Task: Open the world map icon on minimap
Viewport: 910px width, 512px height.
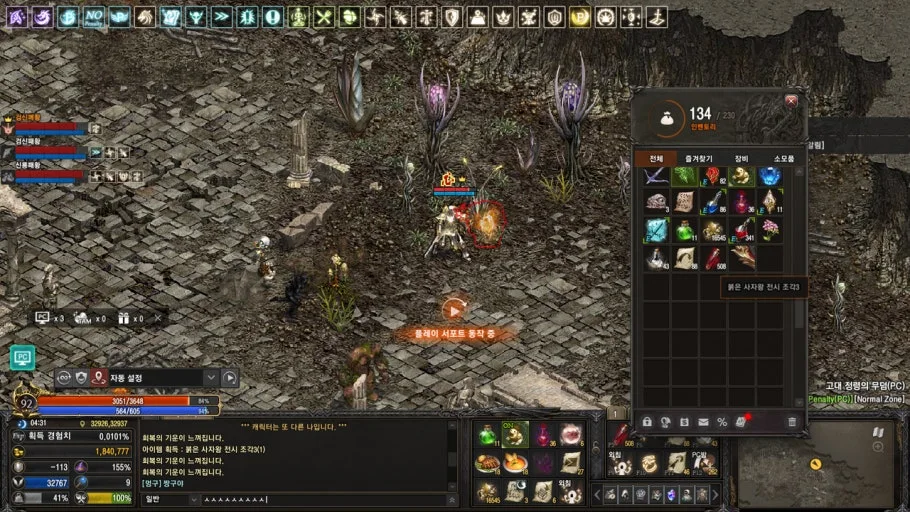Action: click(877, 433)
